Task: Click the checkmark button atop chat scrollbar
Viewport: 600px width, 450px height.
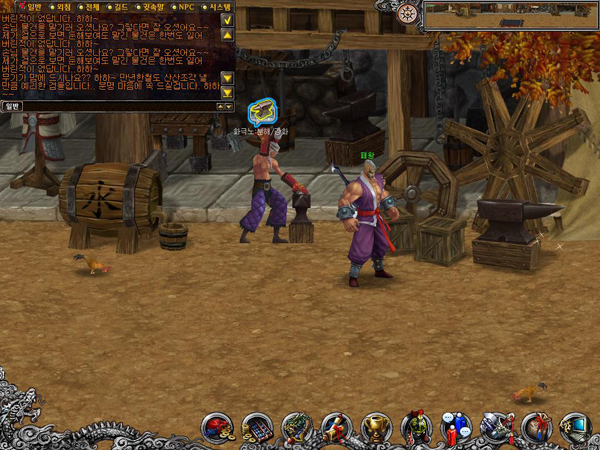Action: click(x=227, y=19)
